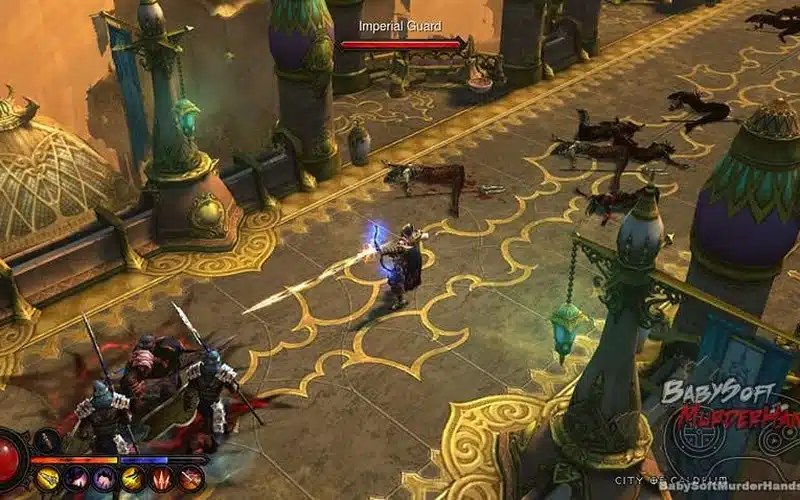Activate the dark purple shadow figure skill

[76, 480]
